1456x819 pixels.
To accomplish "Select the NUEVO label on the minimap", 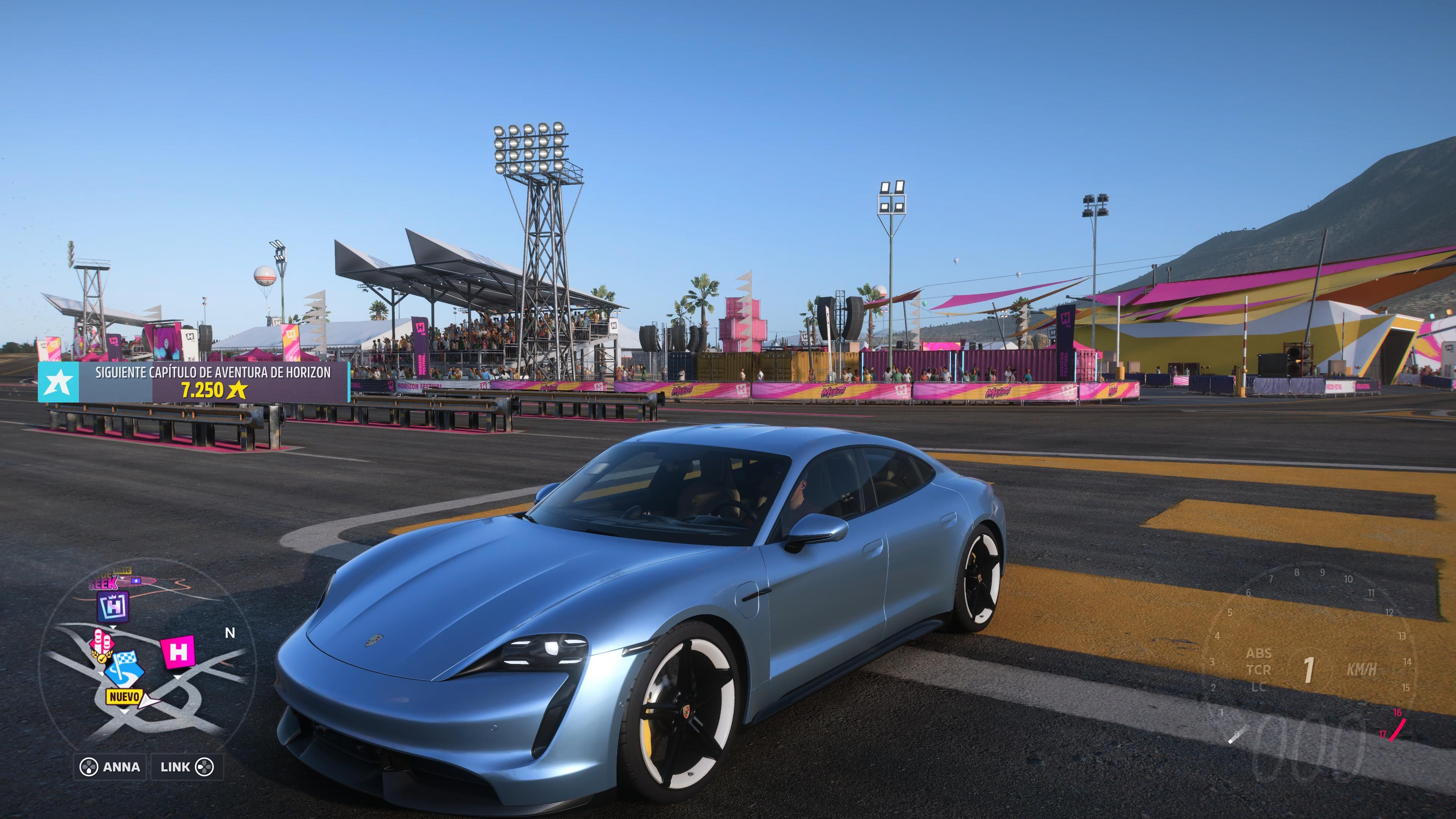I will coord(124,697).
